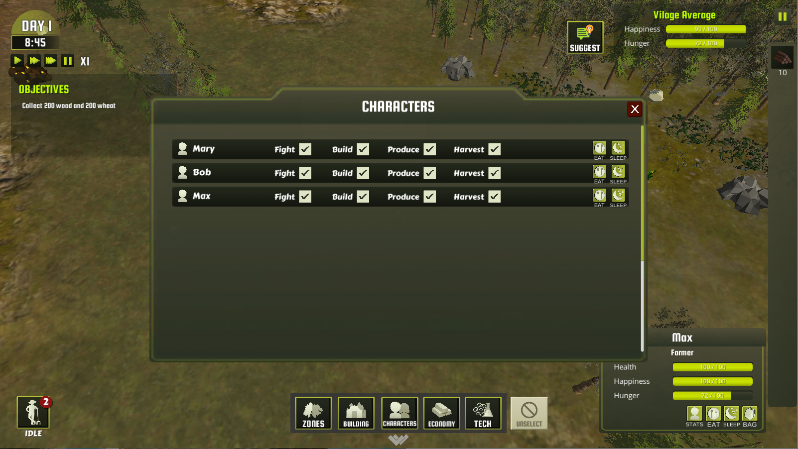Open the Building menu
The width and height of the screenshot is (798, 449).
click(x=356, y=412)
